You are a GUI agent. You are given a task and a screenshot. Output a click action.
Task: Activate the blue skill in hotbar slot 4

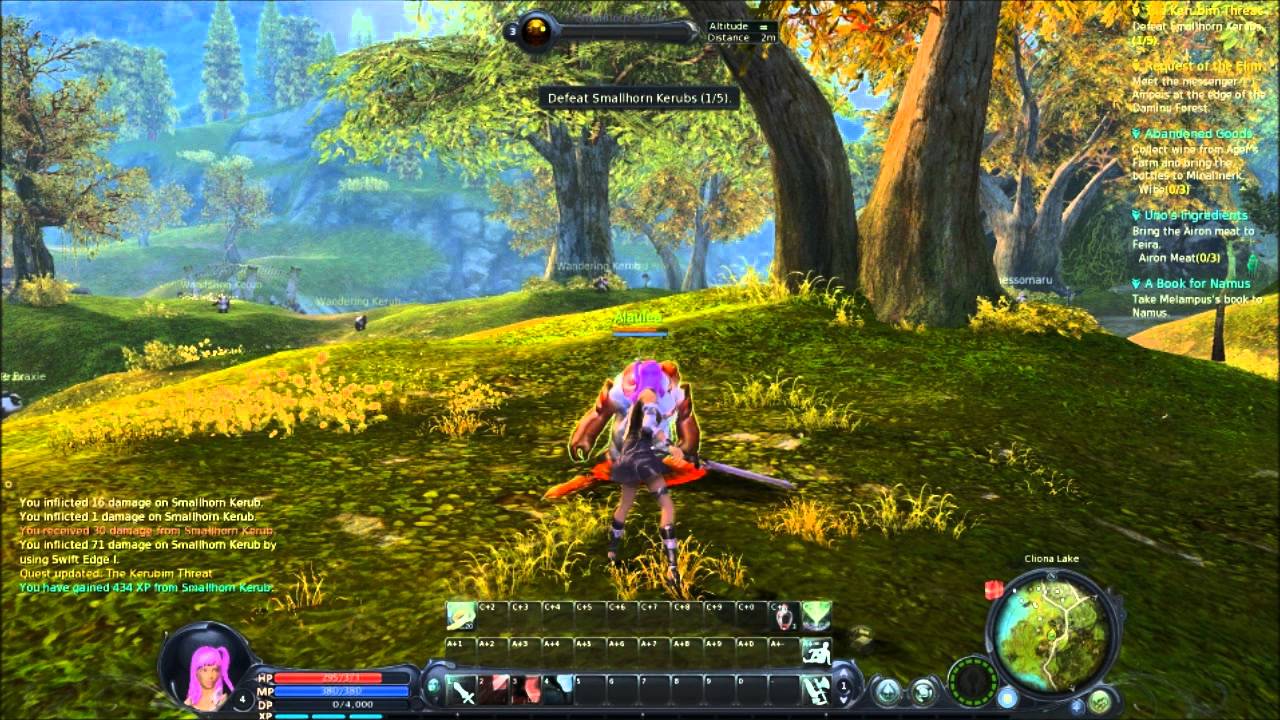(559, 689)
